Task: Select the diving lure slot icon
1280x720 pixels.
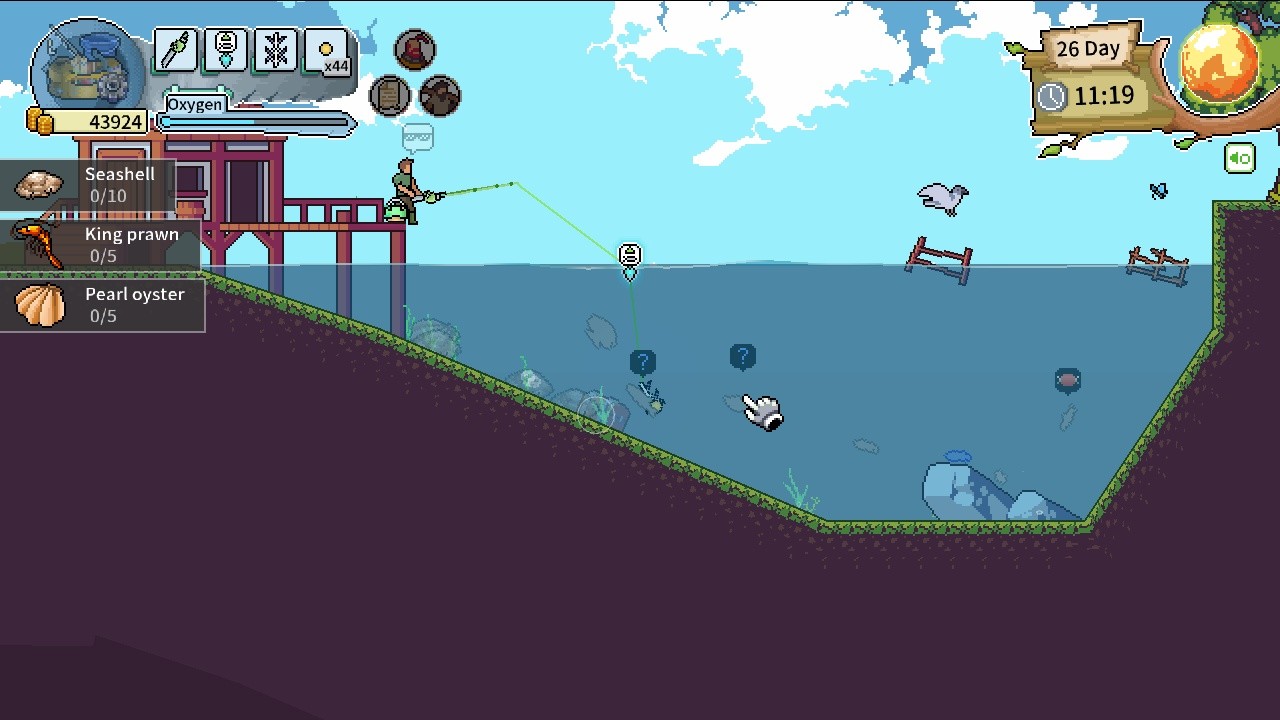Action: [225, 52]
